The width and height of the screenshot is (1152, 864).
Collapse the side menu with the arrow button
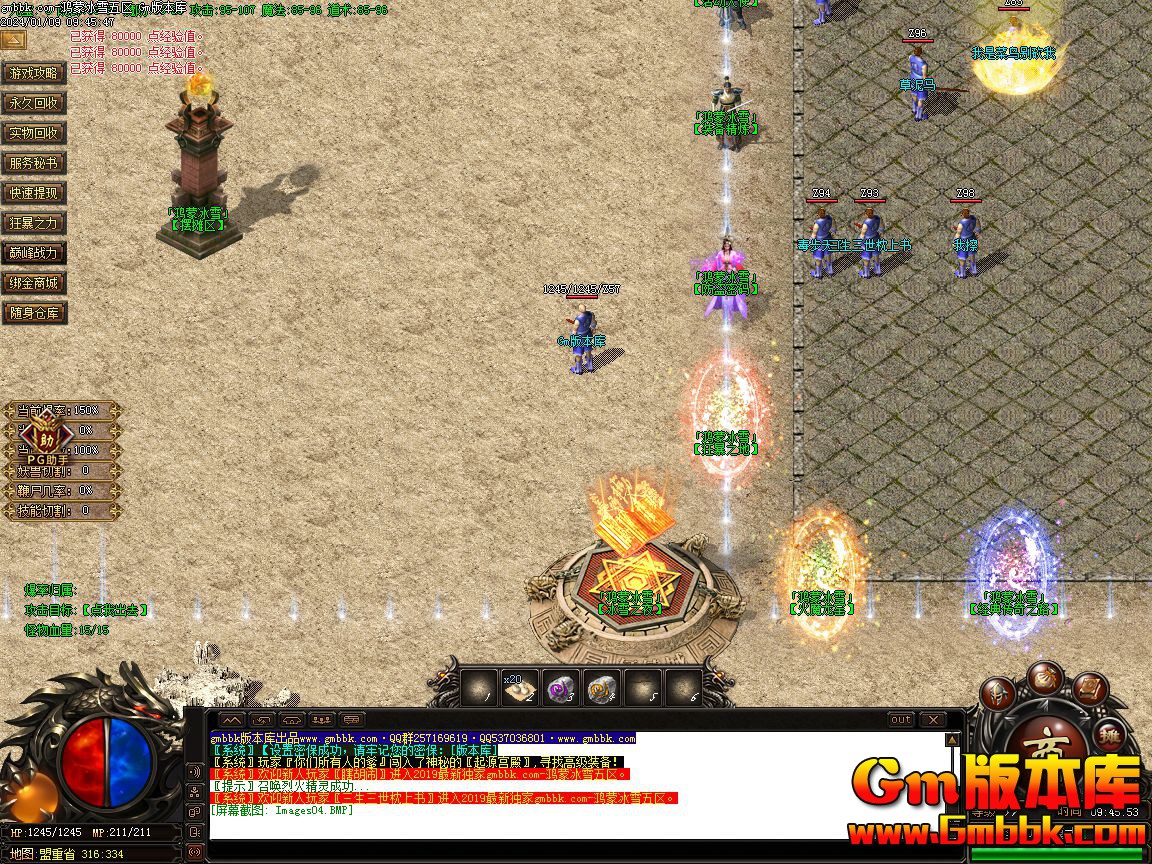tap(13, 40)
